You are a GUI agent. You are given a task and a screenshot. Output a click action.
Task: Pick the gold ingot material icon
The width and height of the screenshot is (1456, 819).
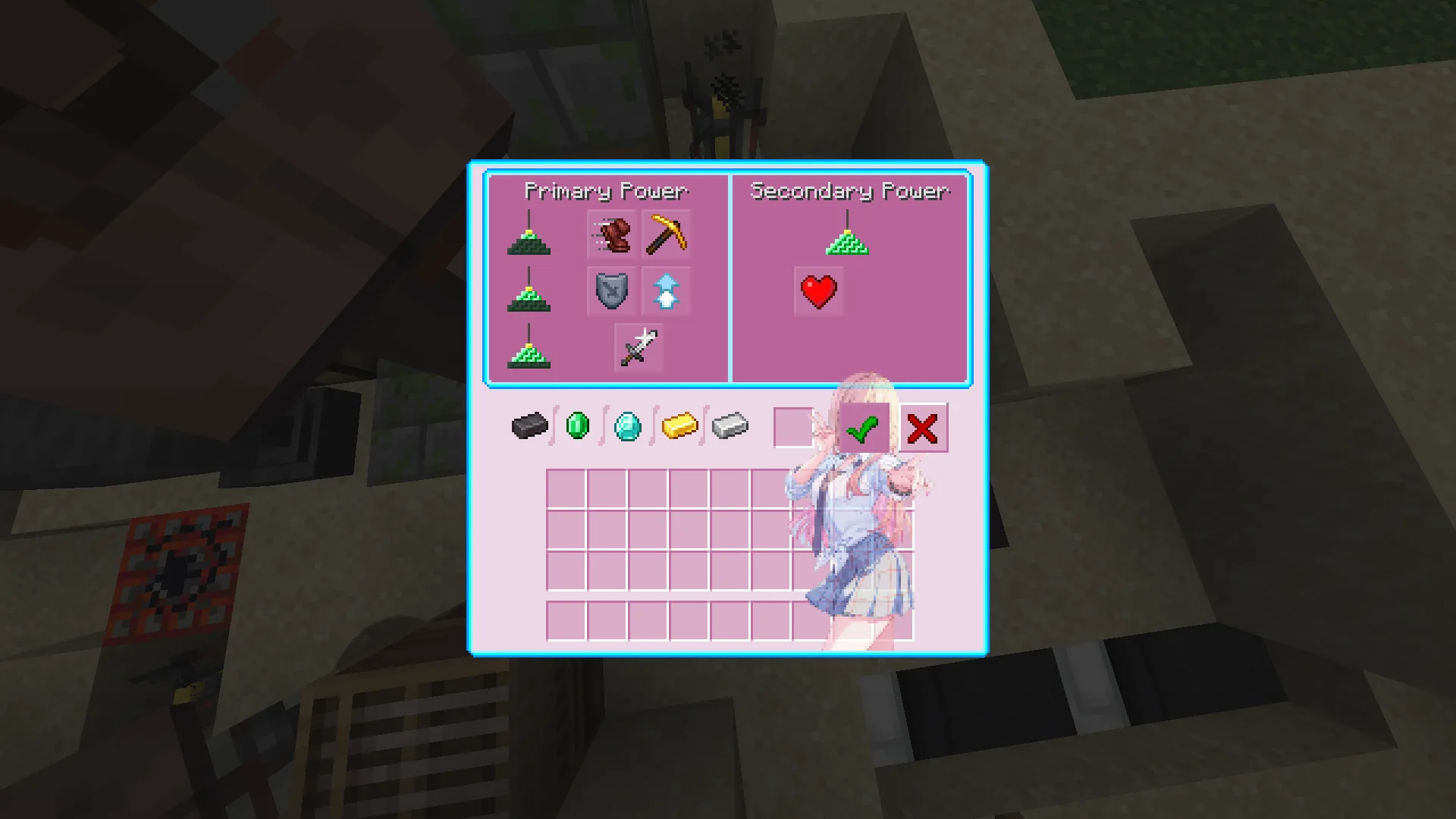(678, 426)
